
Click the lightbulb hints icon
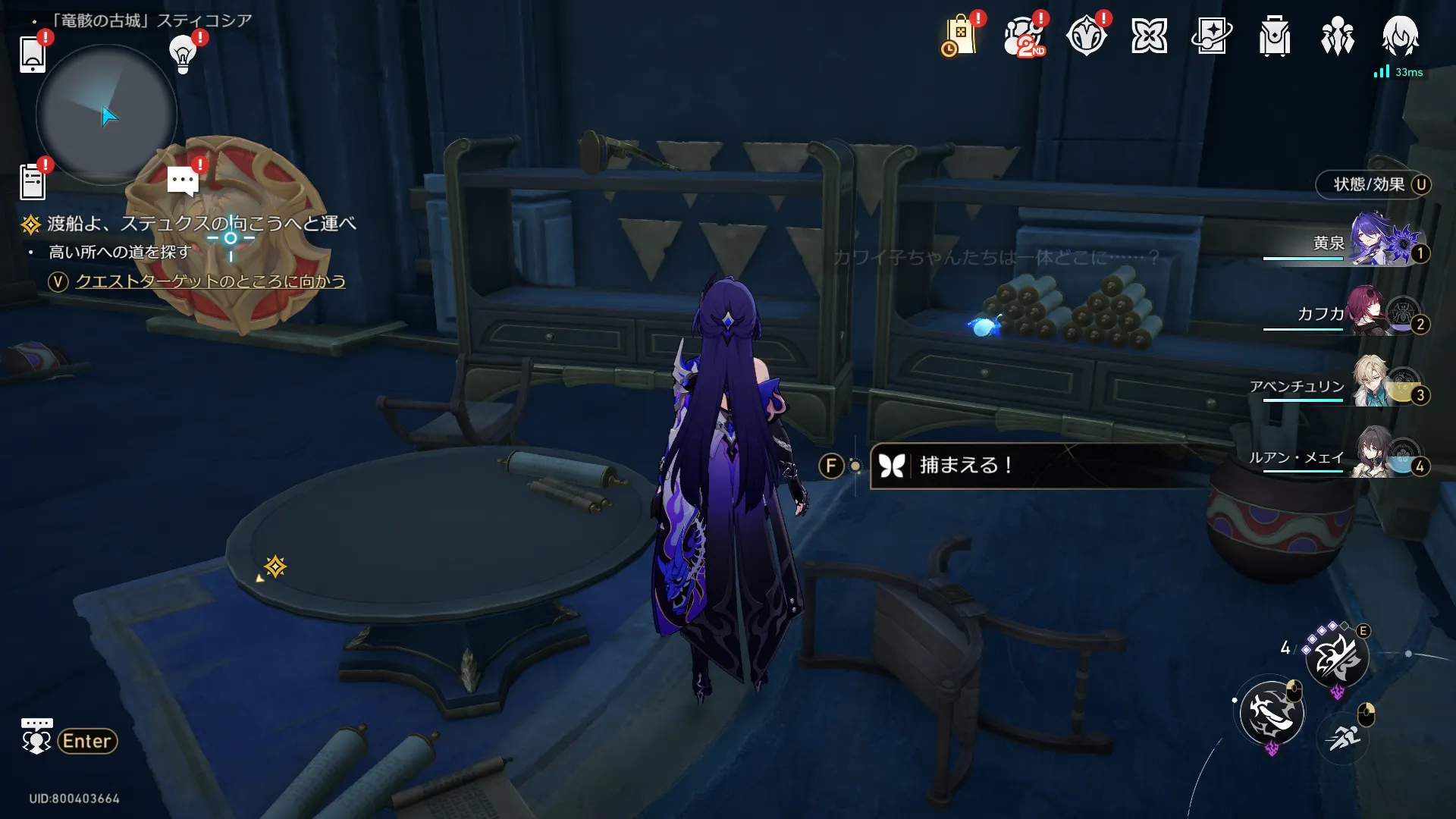coord(183,53)
